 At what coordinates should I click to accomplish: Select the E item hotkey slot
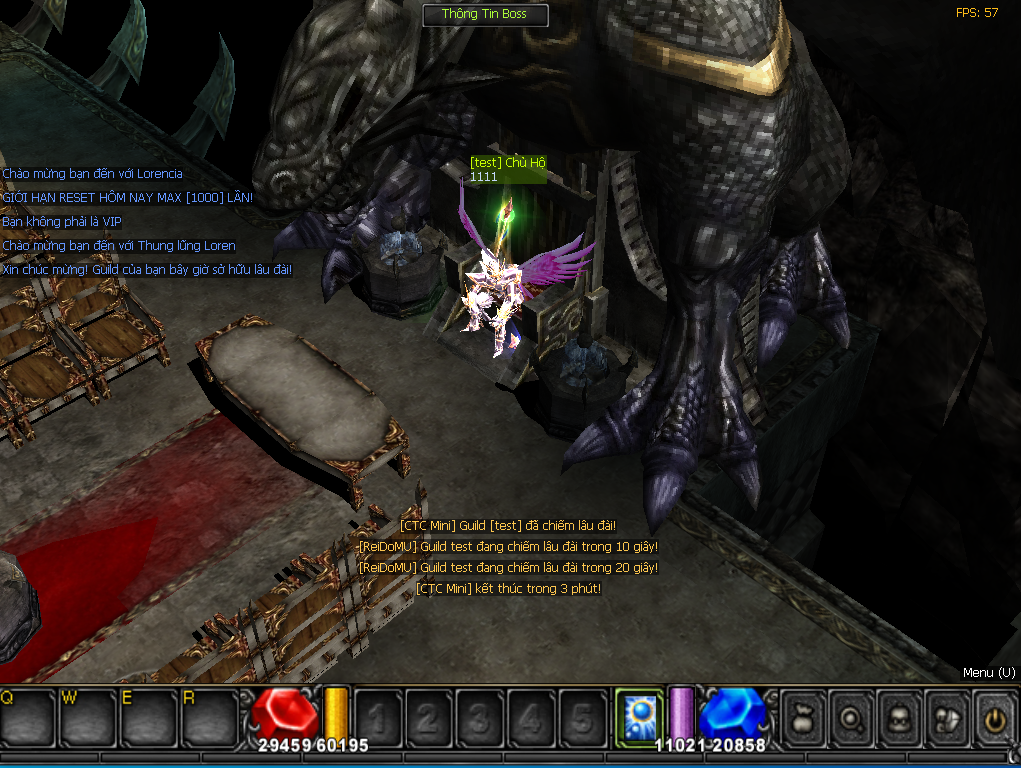[147, 716]
